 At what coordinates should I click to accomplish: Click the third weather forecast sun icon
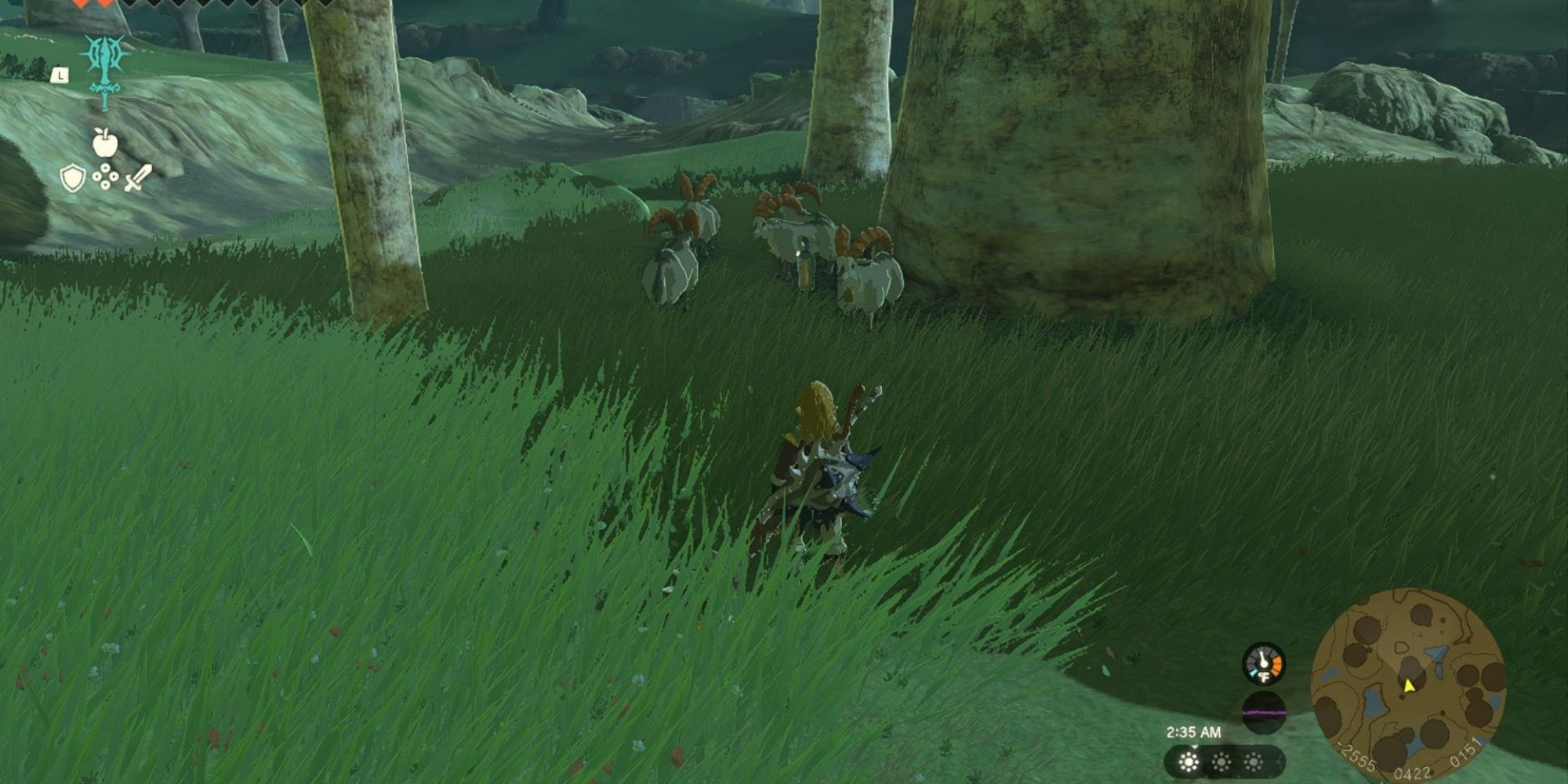(x=1254, y=761)
